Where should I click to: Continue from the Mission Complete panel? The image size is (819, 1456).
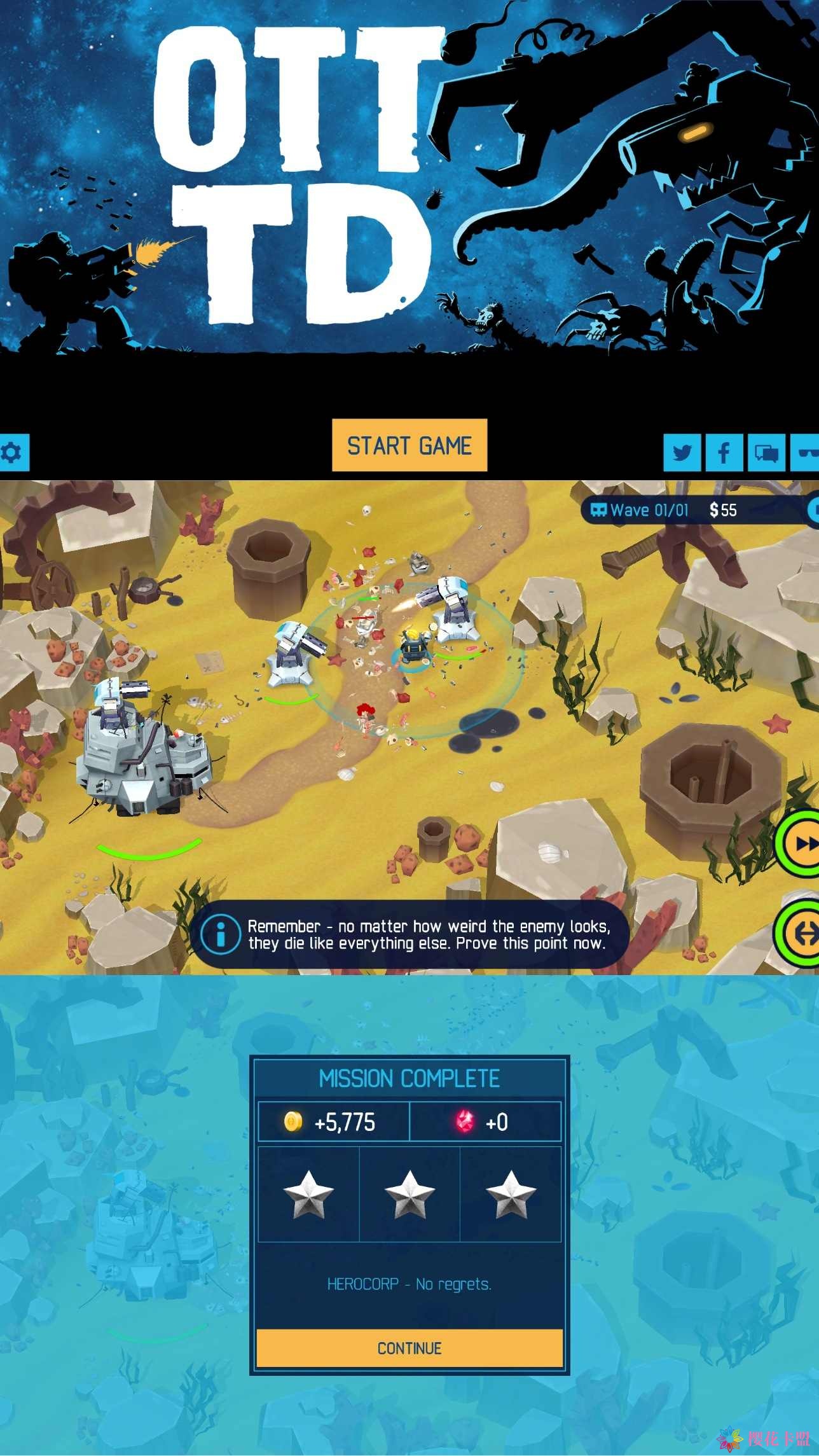pos(410,1348)
